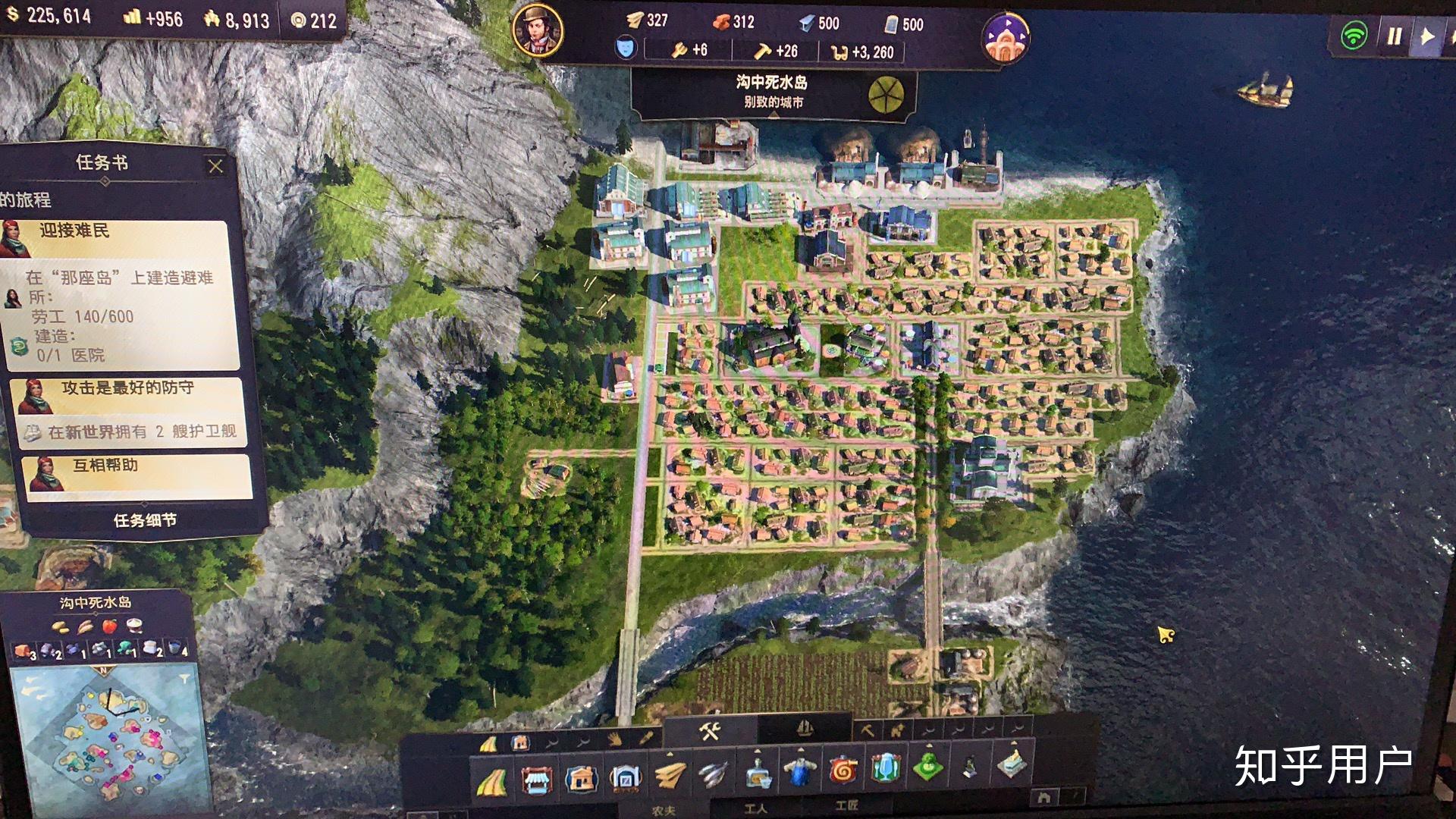1456x819 pixels.
Task: Switch to the 工人 workers tab
Action: (756, 808)
